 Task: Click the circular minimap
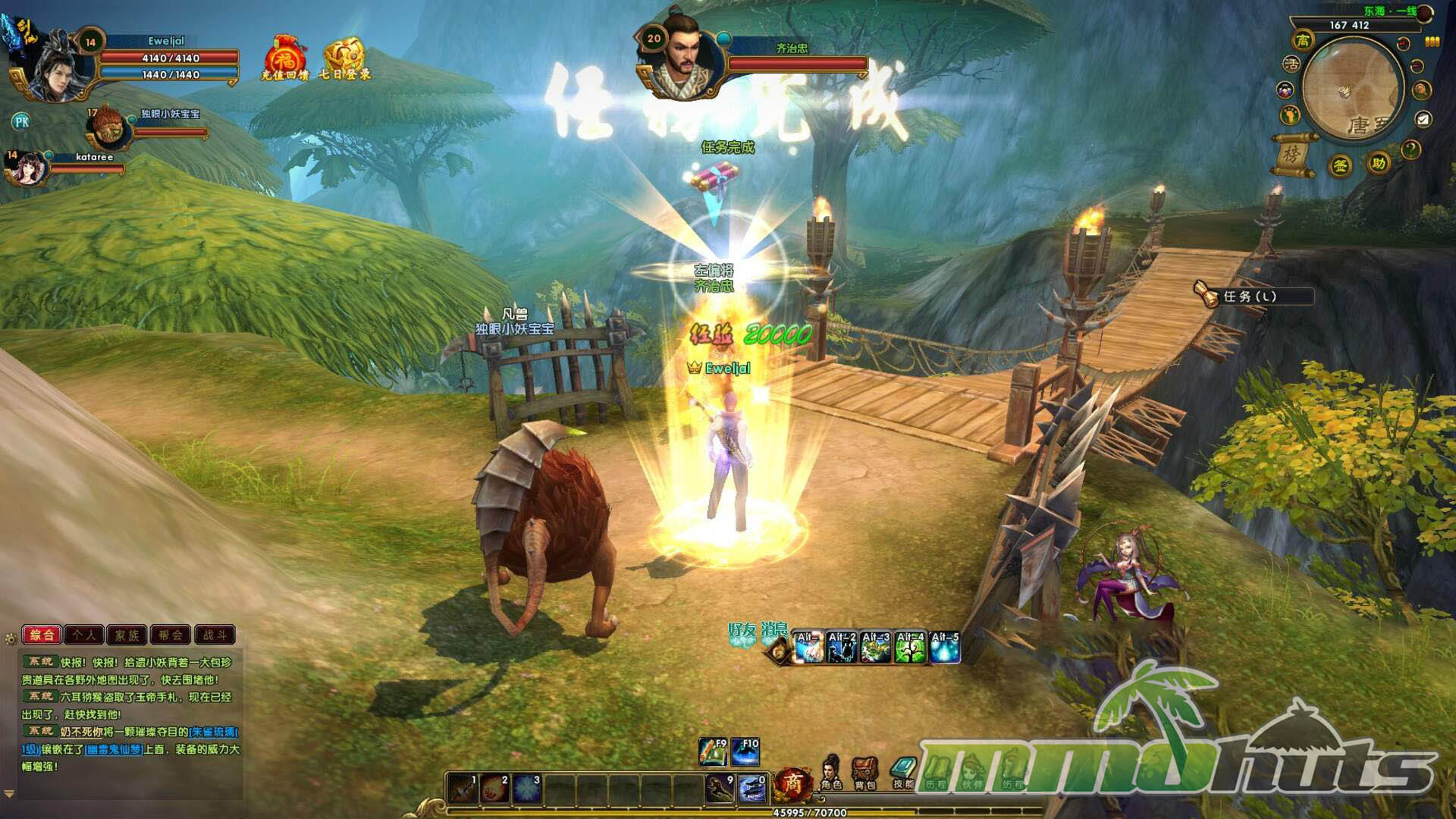(1352, 87)
